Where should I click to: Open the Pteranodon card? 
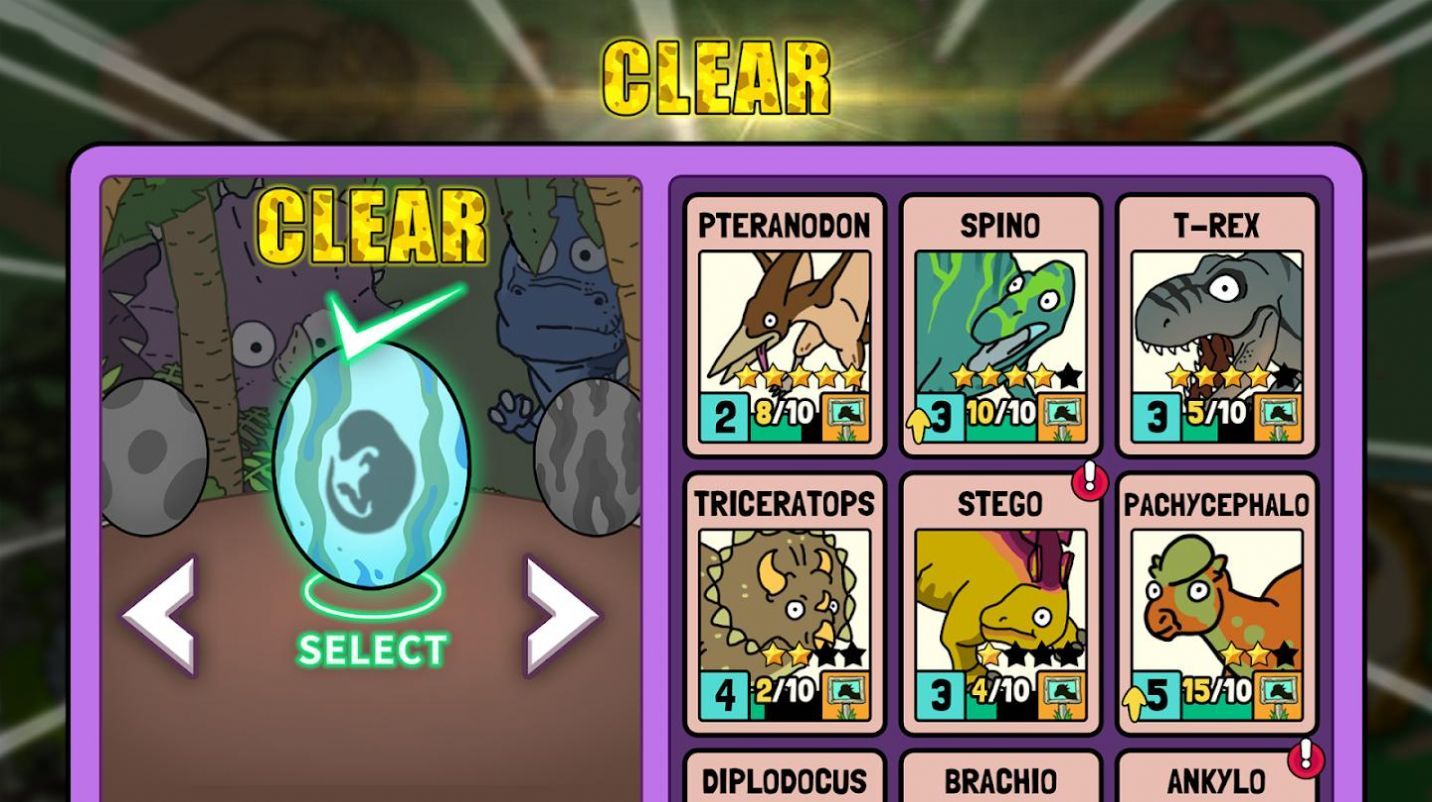pos(784,325)
